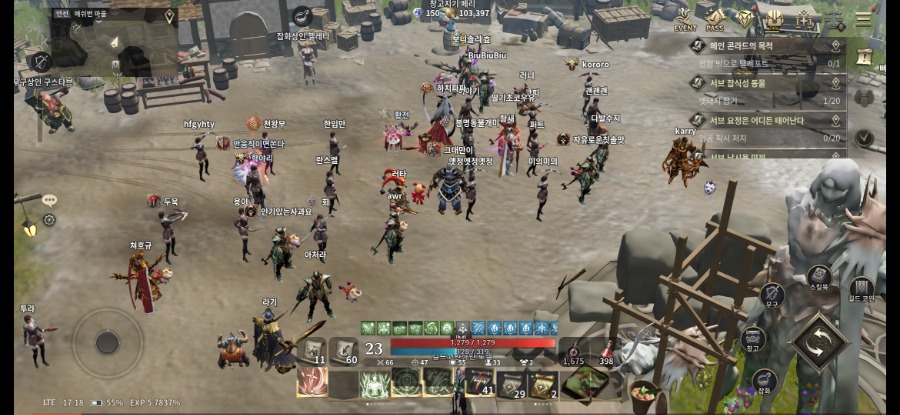This screenshot has width=900, height=415.
Task: Open the hamburger main menu
Action: click(x=863, y=19)
